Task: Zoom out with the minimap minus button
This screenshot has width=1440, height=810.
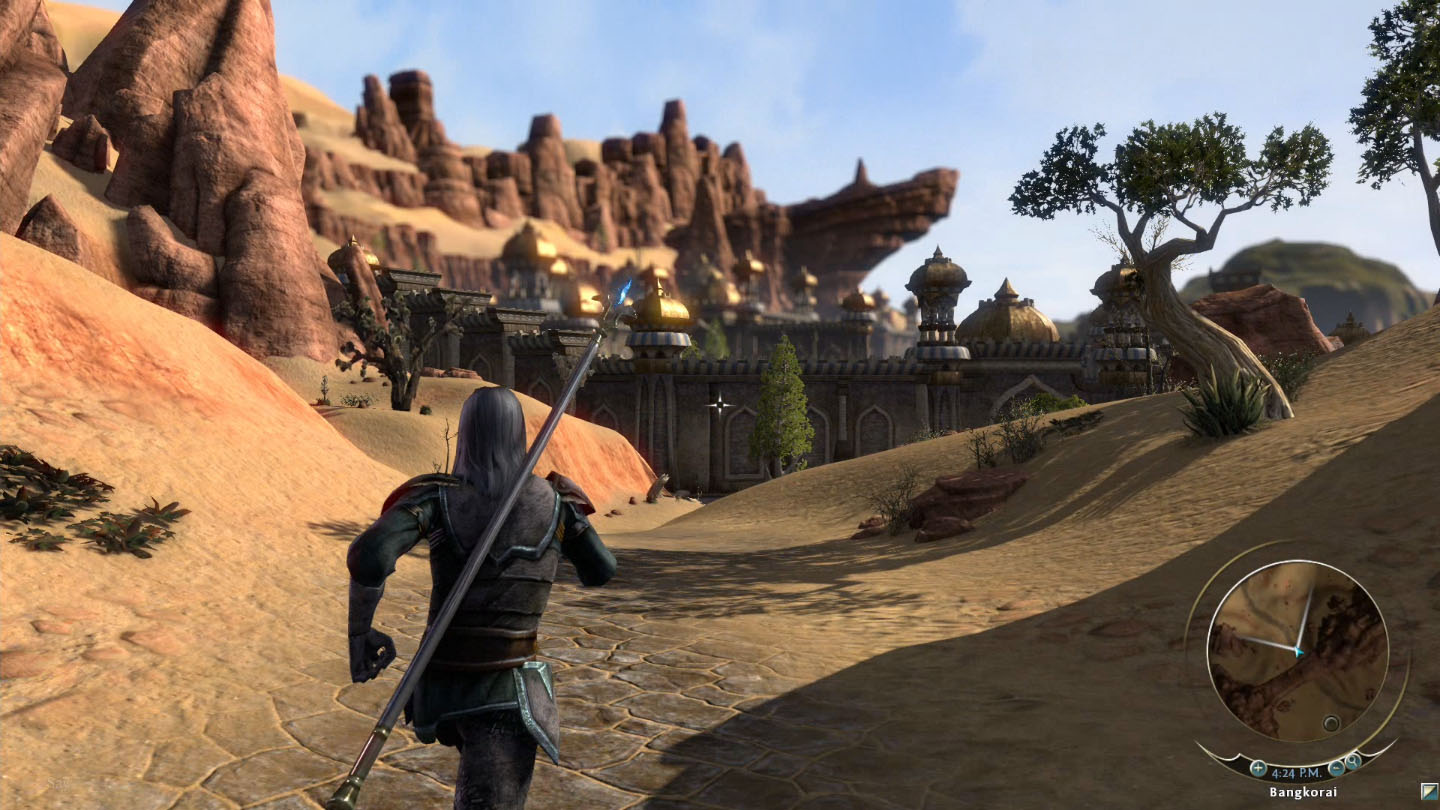Action: tap(1336, 768)
